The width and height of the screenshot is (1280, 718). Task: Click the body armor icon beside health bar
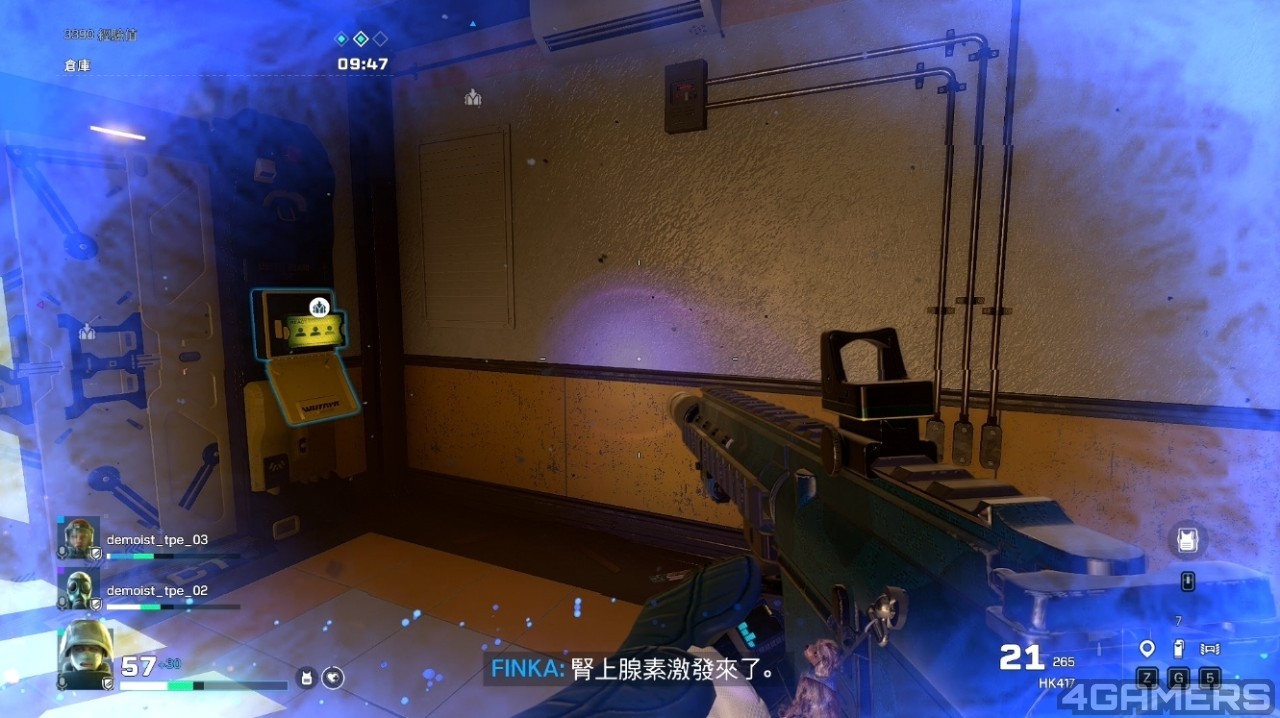pyautogui.click(x=307, y=678)
